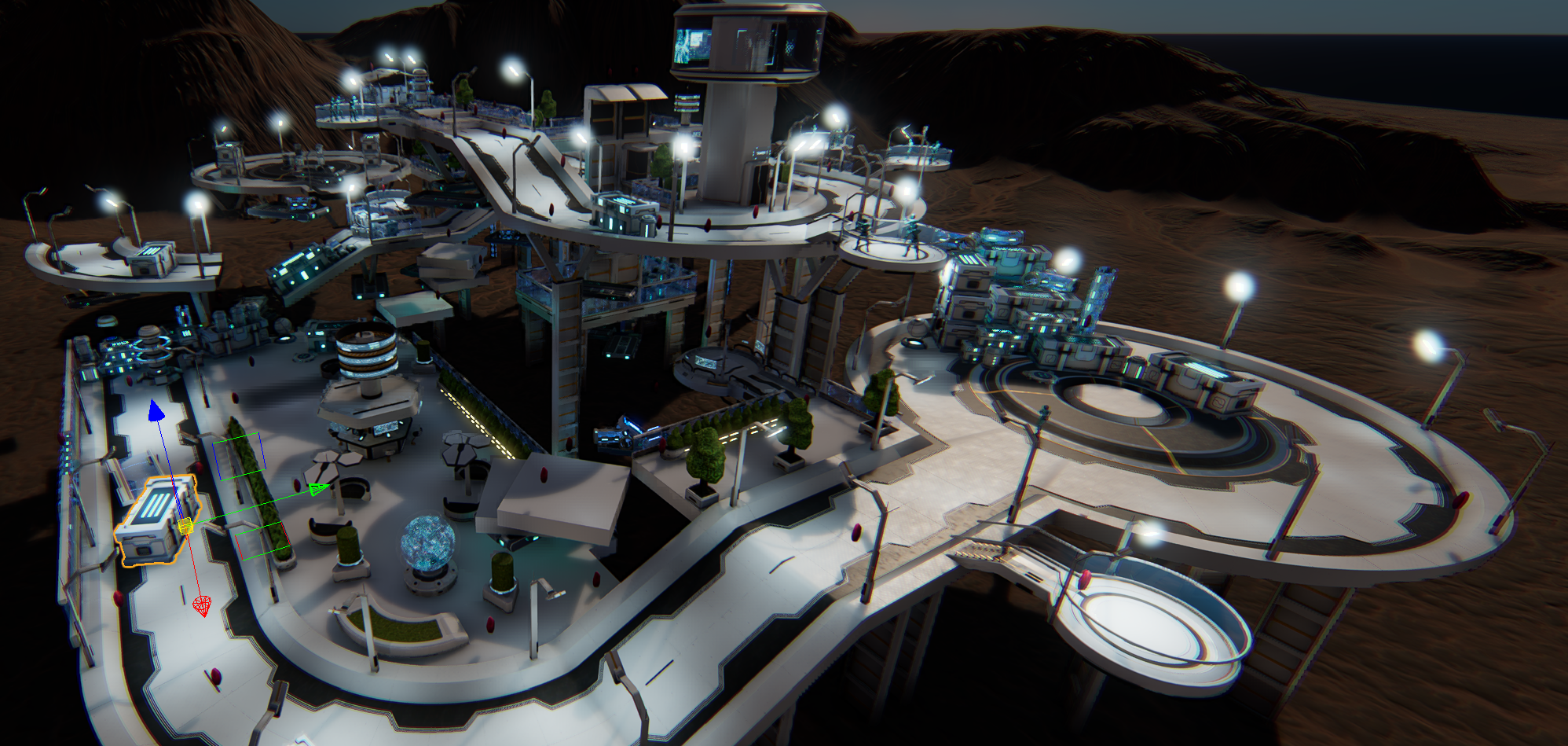The image size is (1568, 746).
Task: Click the yellow gizmo center cube
Action: click(186, 527)
